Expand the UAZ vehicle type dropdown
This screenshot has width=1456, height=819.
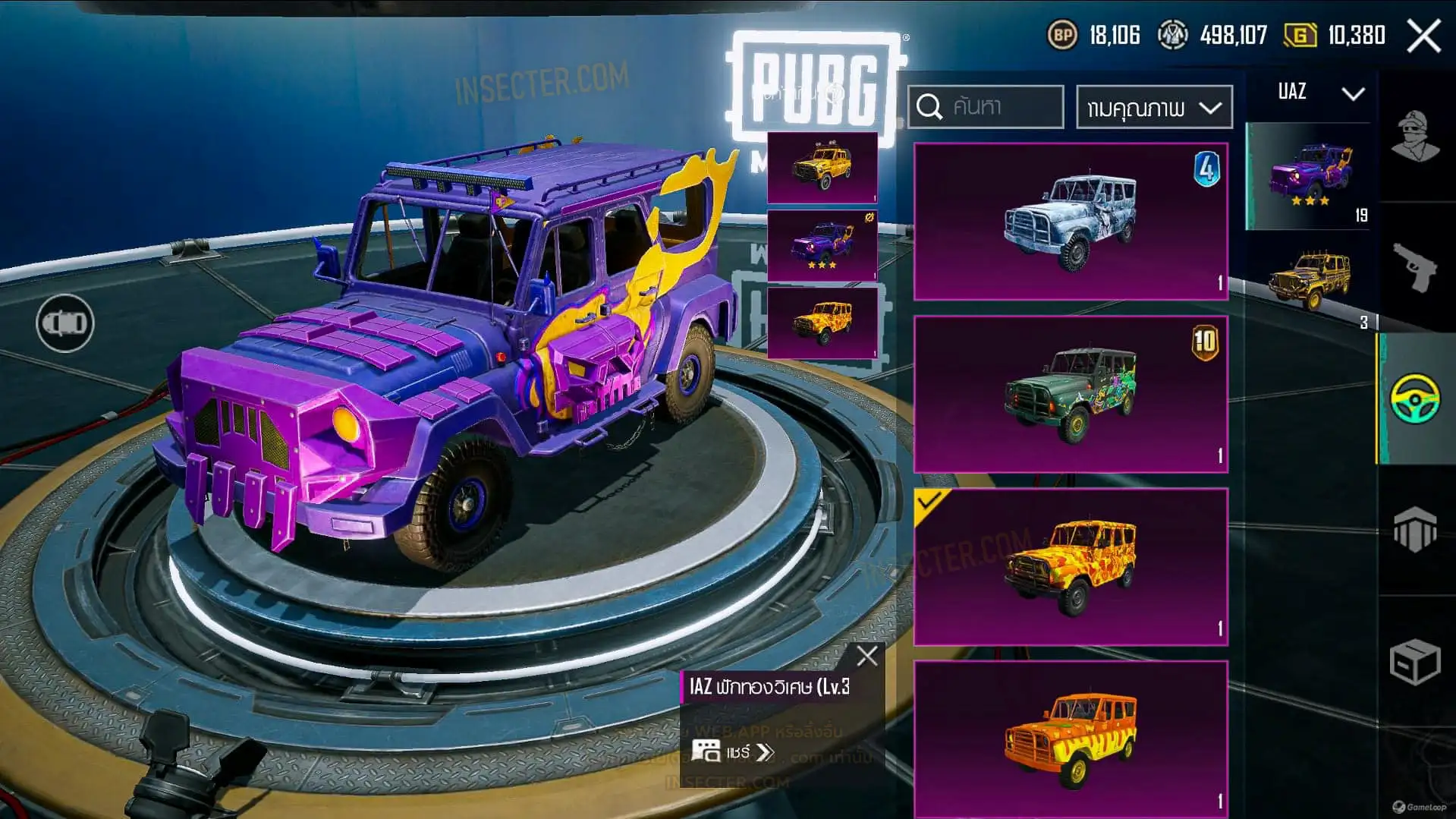[x=1320, y=93]
